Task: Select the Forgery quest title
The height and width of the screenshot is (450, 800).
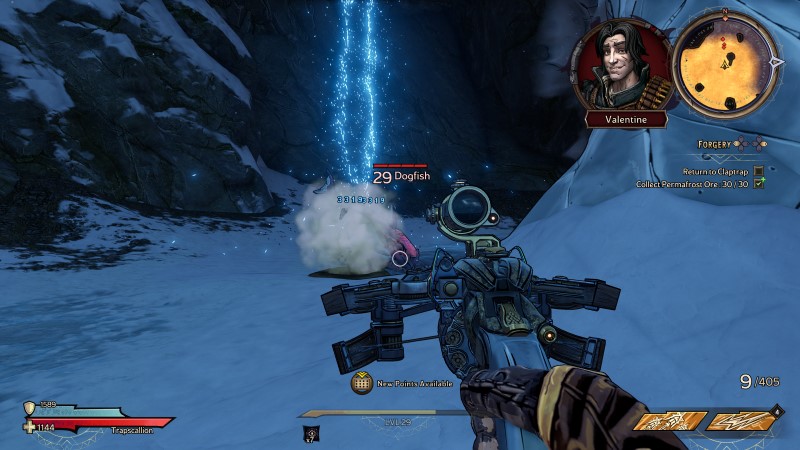Action: point(714,144)
